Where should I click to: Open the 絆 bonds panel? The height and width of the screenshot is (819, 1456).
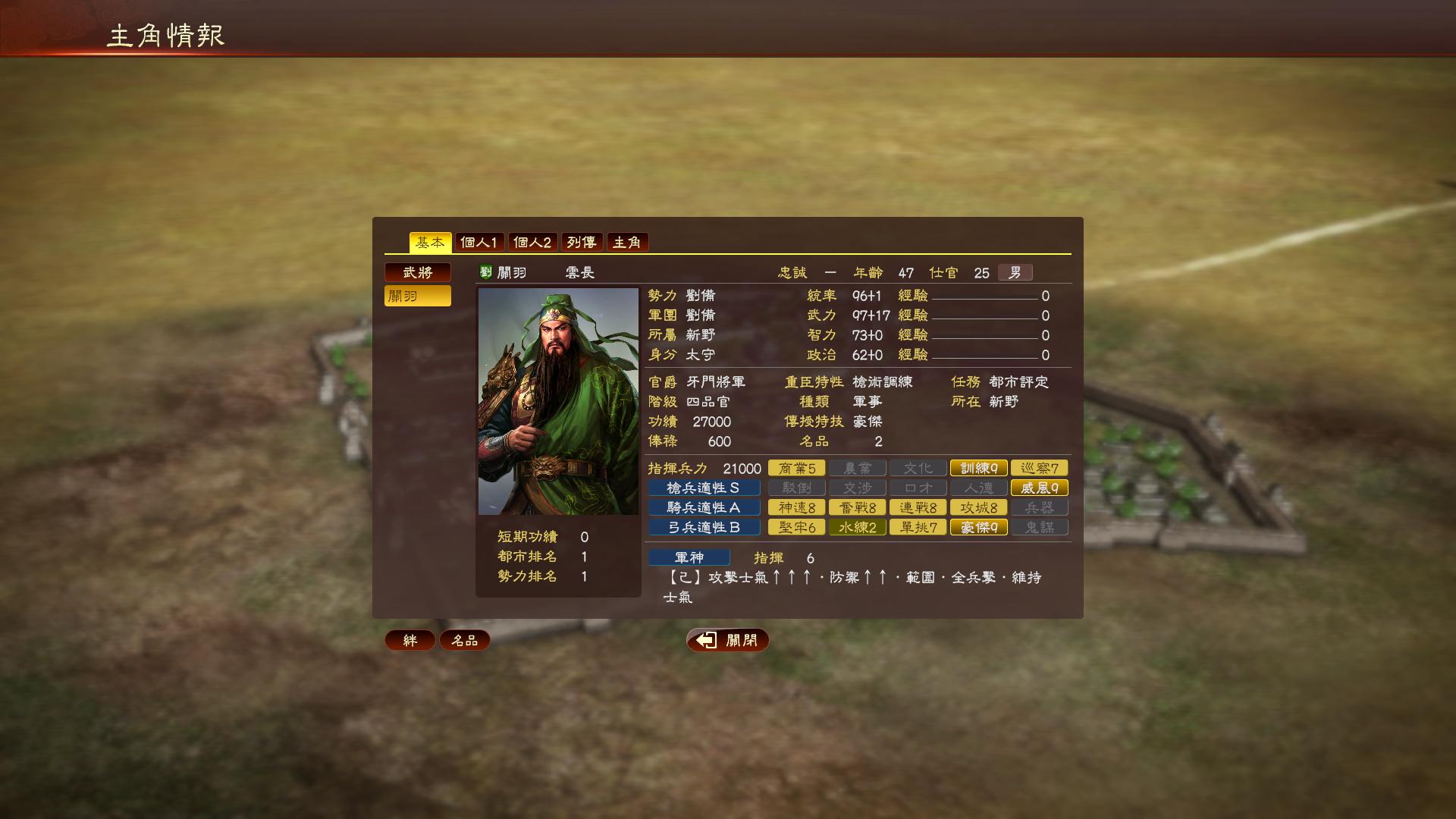click(409, 640)
